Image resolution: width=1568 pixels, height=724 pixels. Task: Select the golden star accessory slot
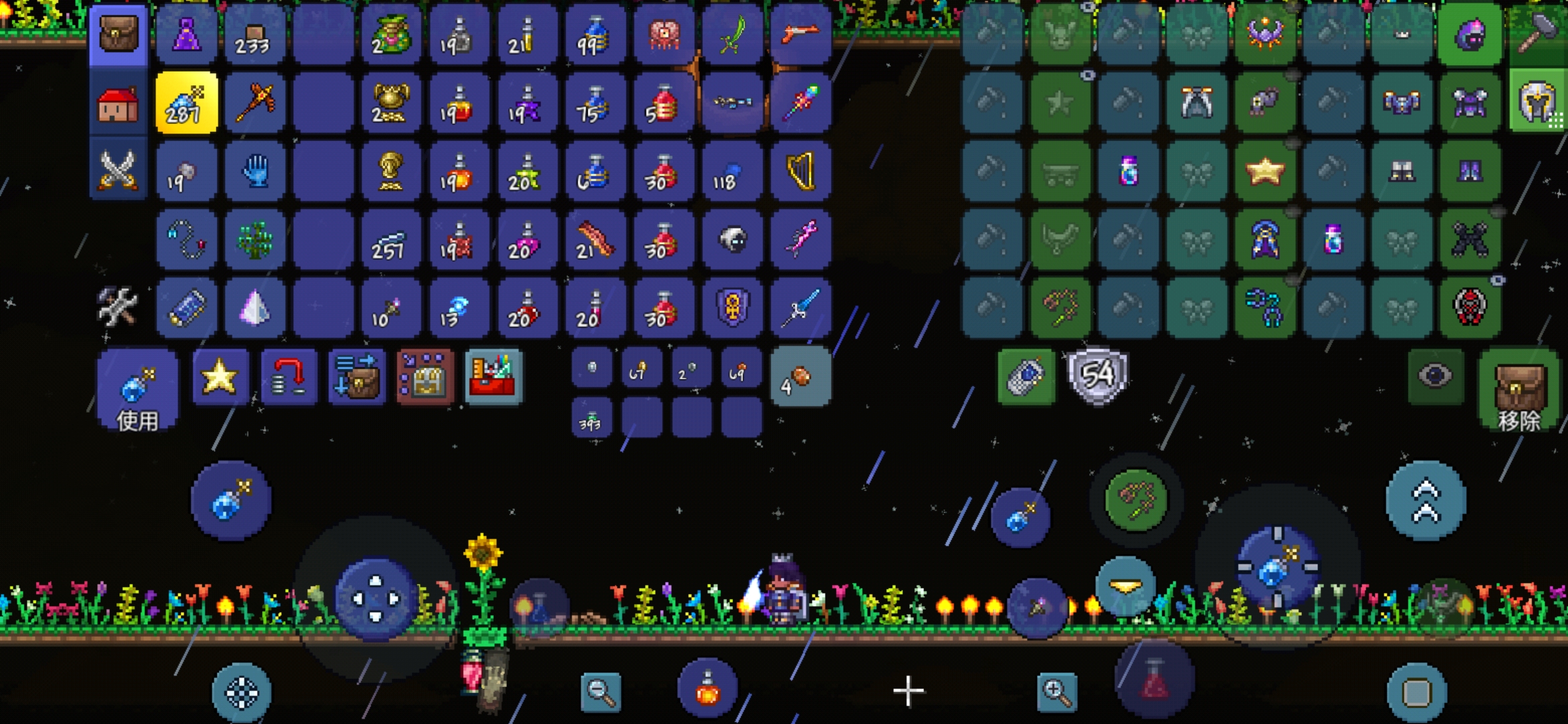pyautogui.click(x=1265, y=172)
